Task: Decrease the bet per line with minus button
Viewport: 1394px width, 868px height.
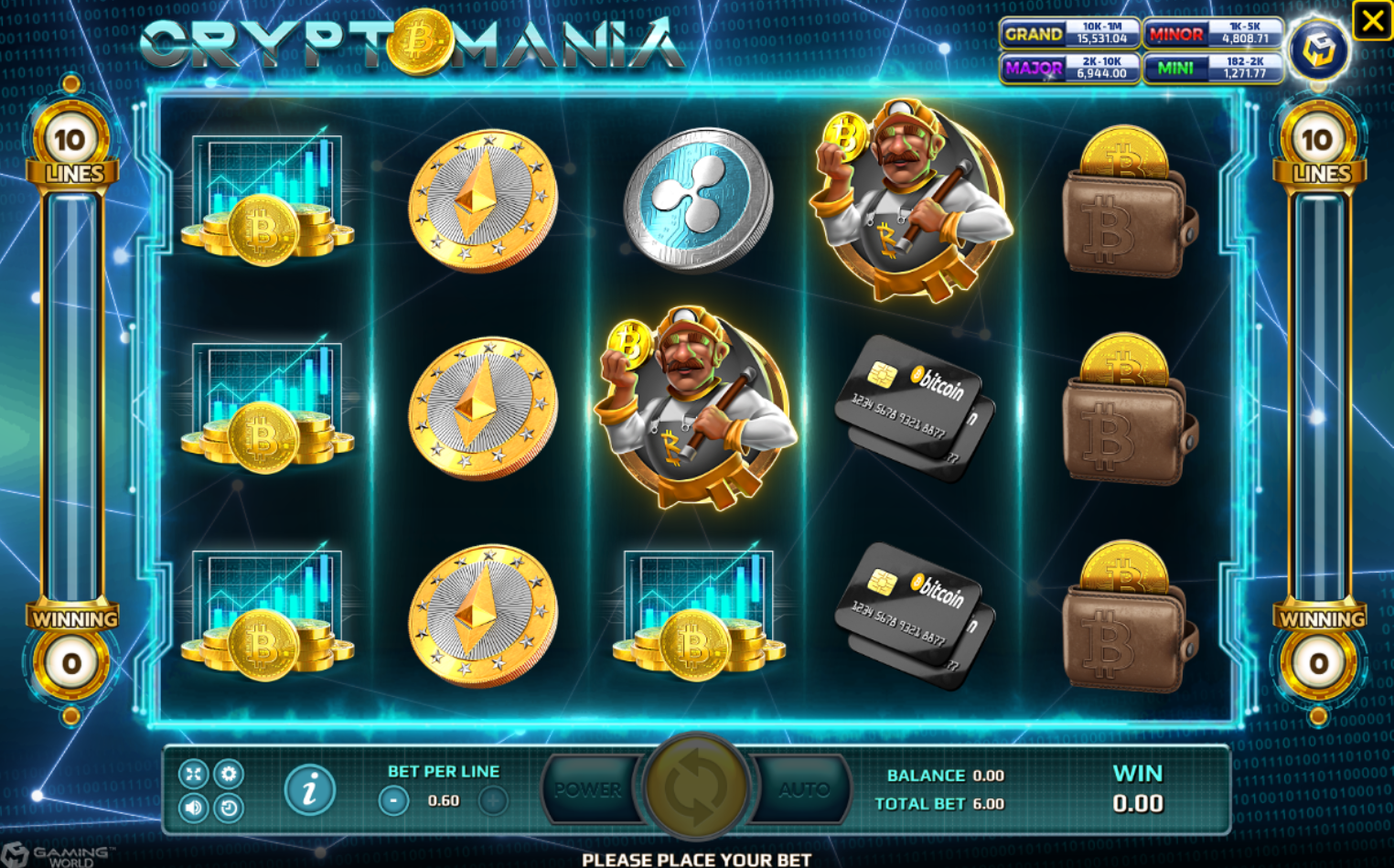Action: [393, 799]
